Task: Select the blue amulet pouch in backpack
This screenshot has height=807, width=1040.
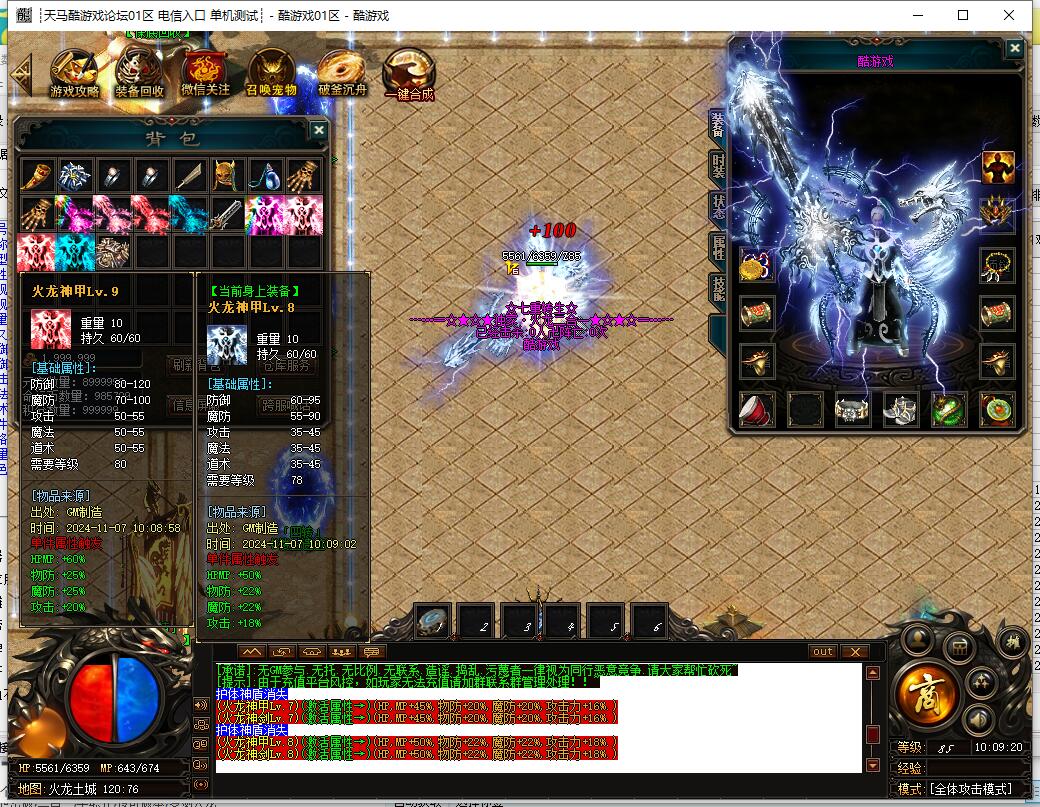Action: [265, 176]
